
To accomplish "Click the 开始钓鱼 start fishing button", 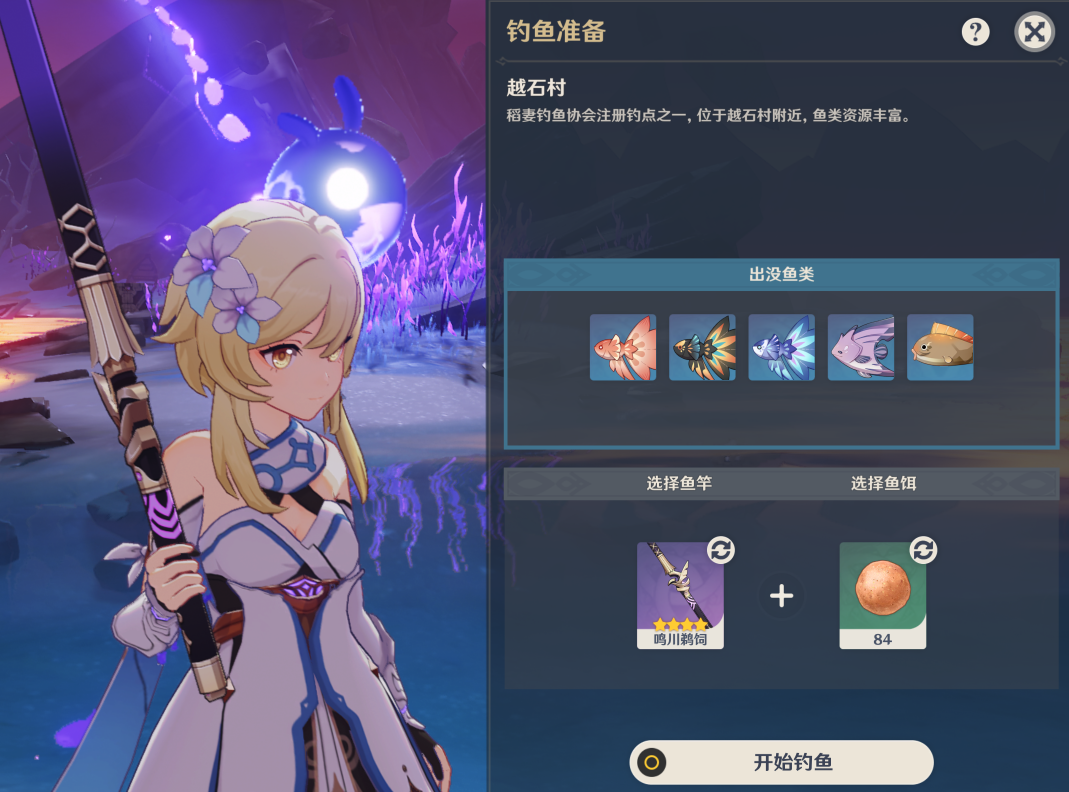I will click(x=781, y=763).
